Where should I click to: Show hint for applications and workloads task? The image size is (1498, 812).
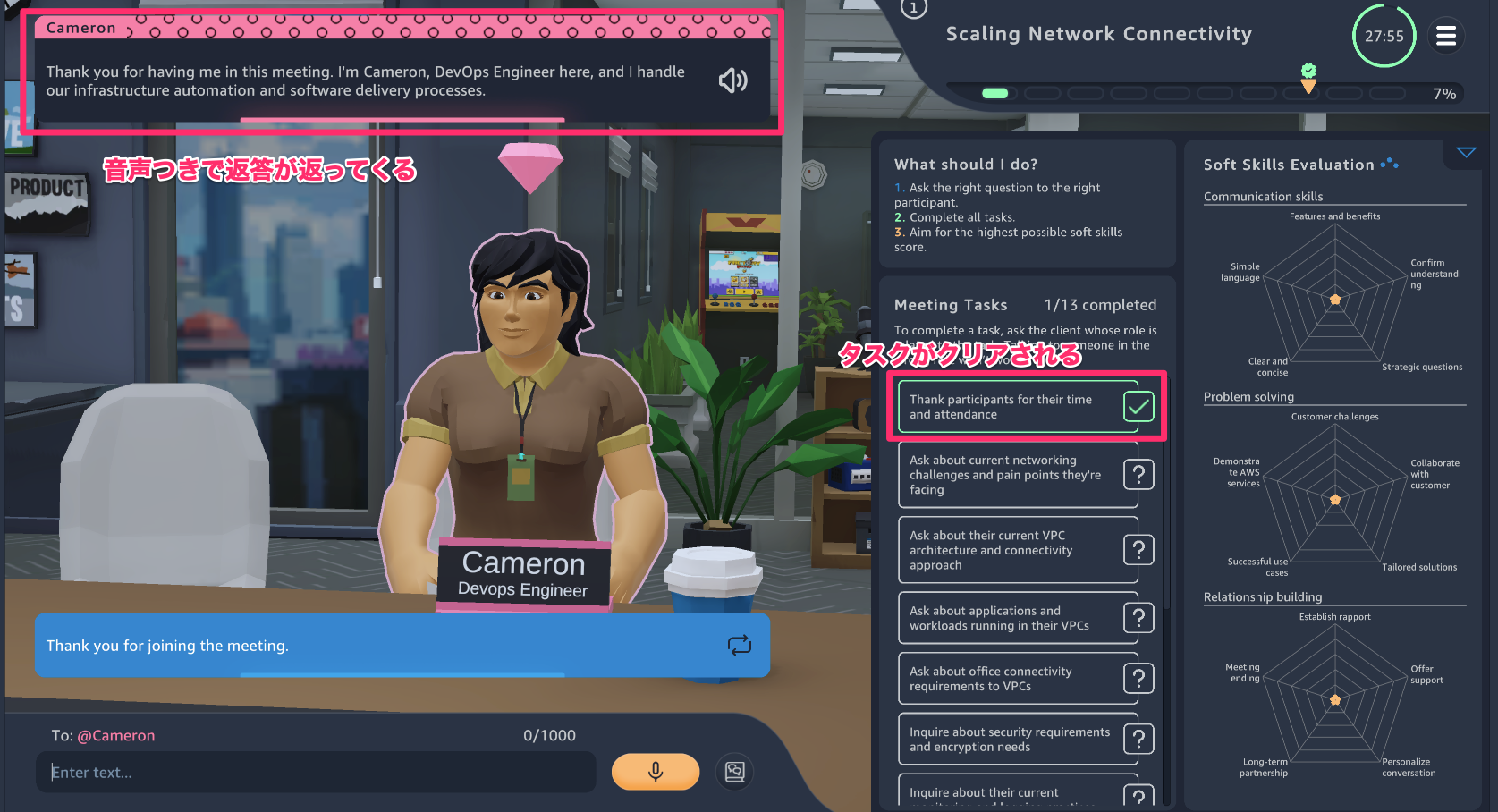1138,617
